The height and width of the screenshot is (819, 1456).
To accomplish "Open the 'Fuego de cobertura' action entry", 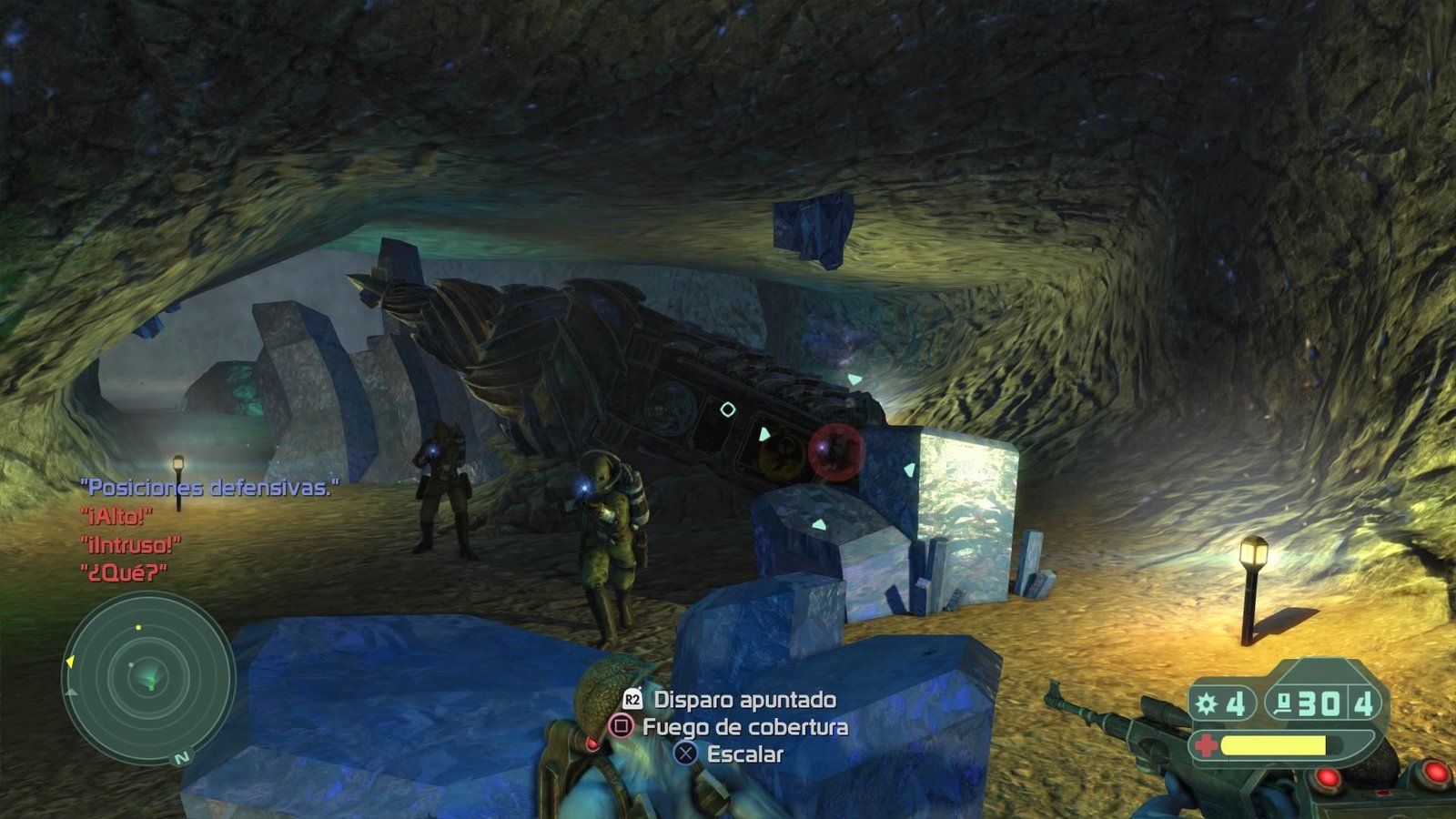I will [x=744, y=728].
